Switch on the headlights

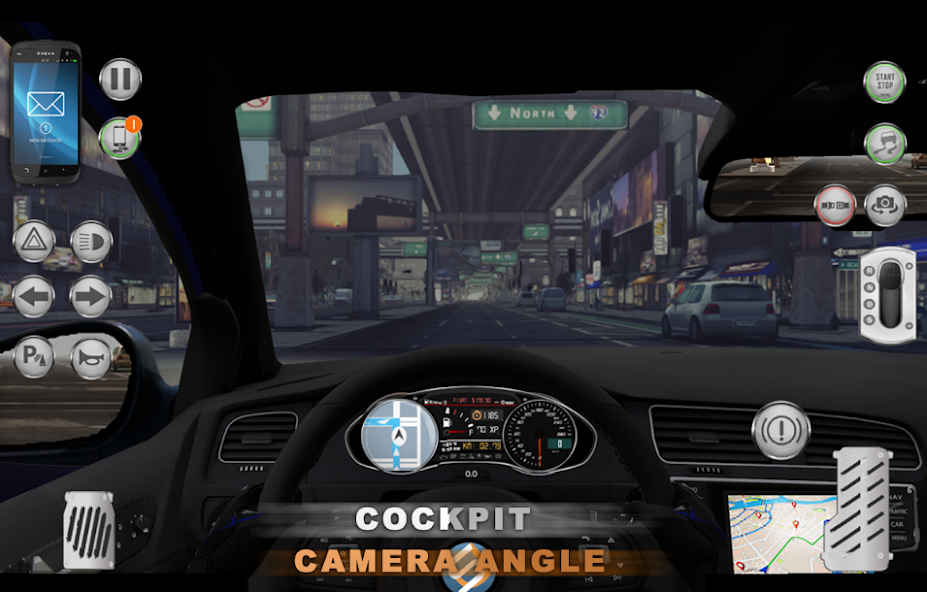91,242
